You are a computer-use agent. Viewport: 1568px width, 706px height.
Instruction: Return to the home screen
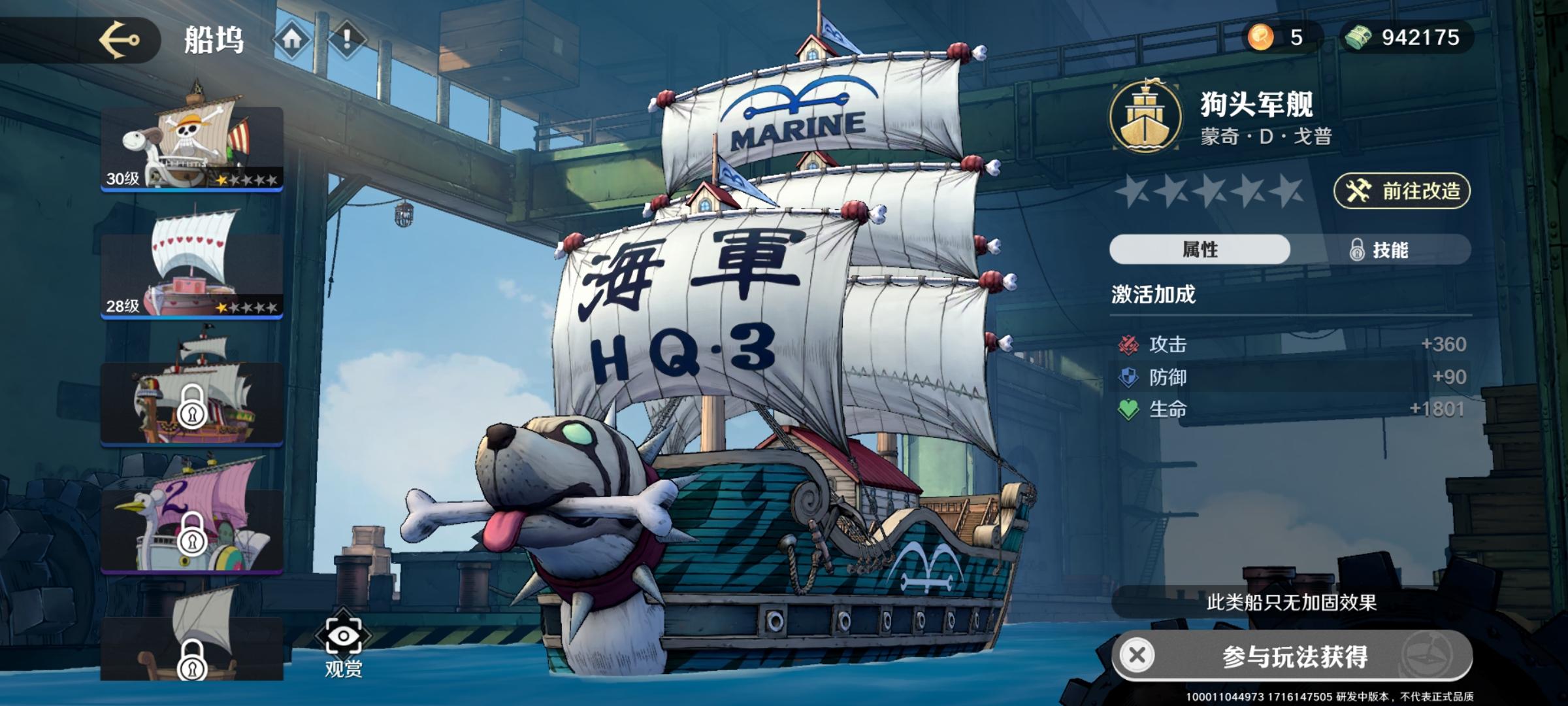coord(291,40)
